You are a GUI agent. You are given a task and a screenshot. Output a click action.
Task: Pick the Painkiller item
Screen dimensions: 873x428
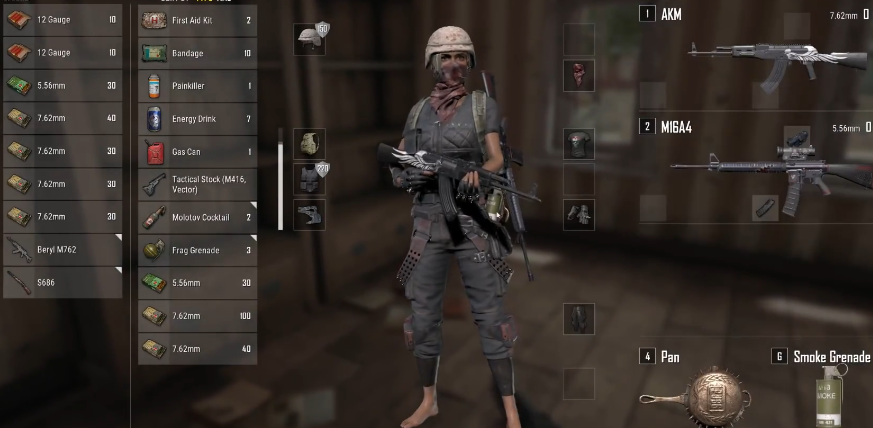196,86
